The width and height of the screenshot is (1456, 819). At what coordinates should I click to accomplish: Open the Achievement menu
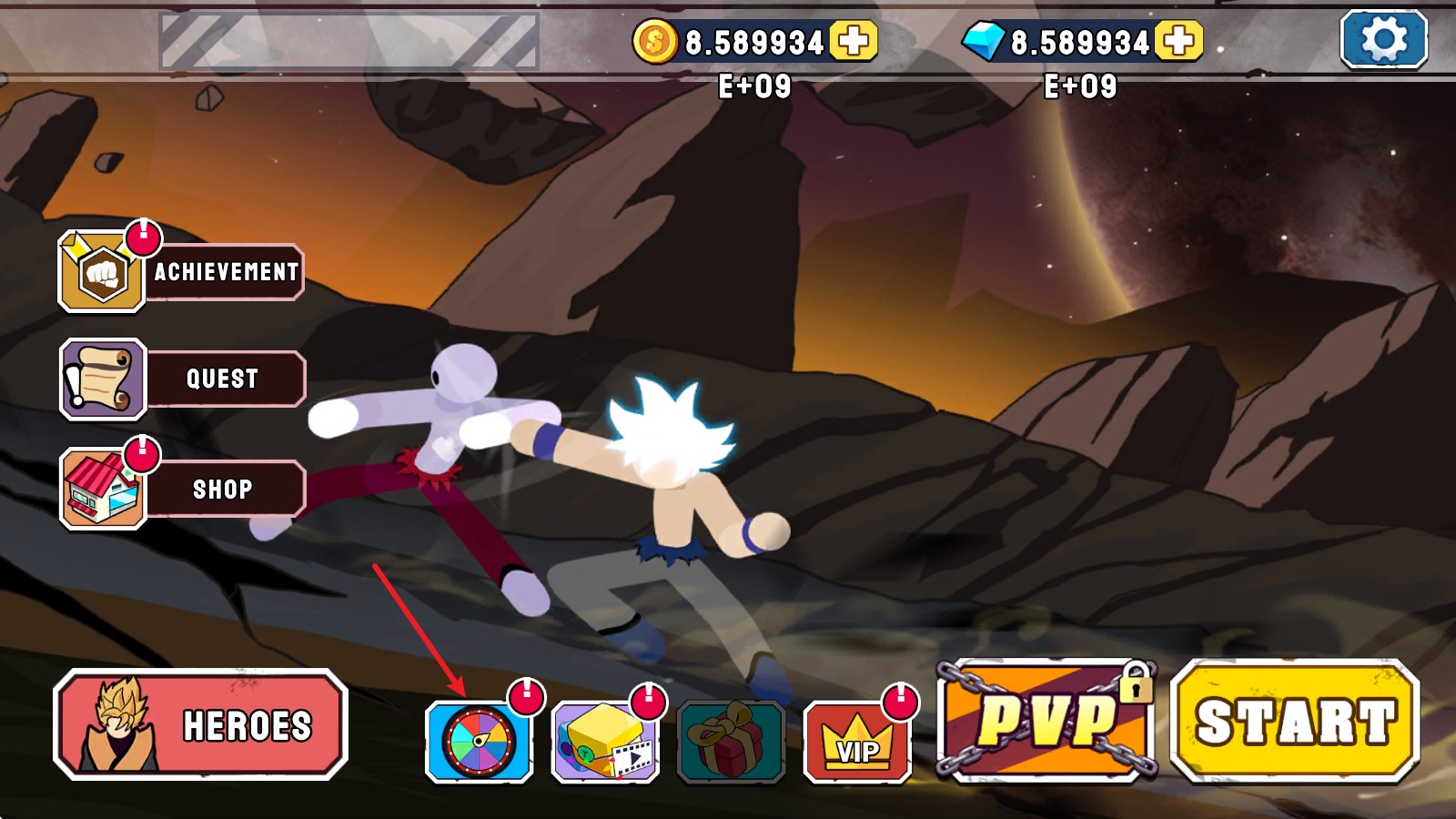click(x=181, y=271)
